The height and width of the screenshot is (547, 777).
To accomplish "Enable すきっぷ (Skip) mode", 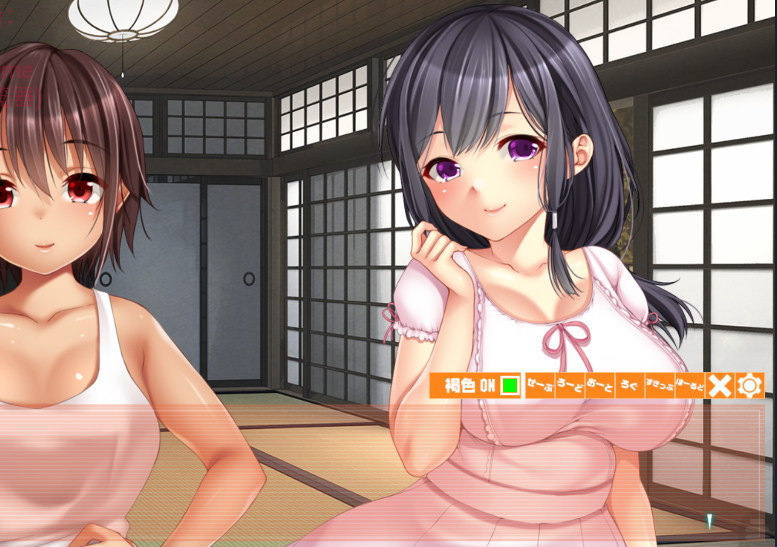I will coord(659,385).
